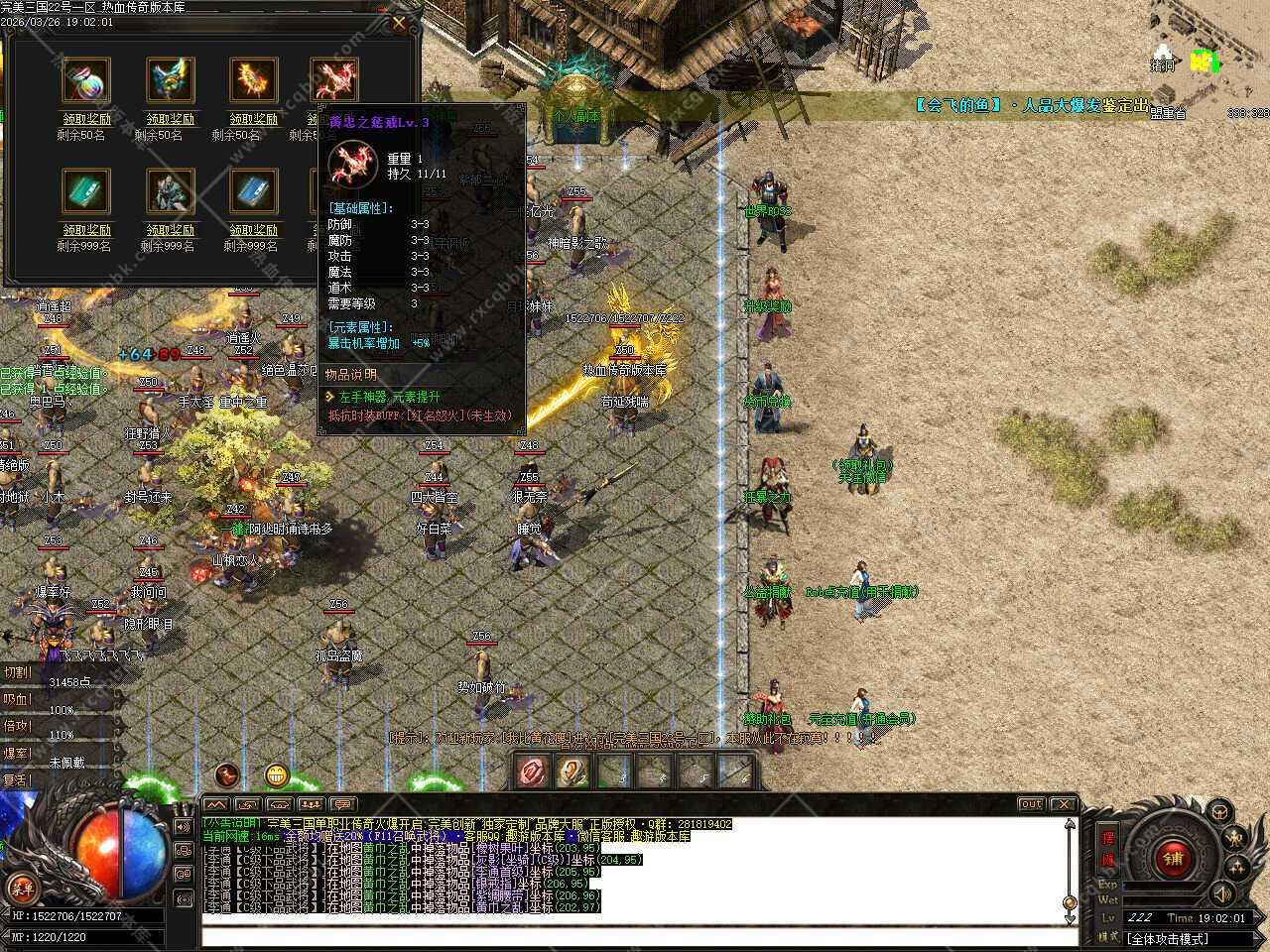This screenshot has height=952, width=1270.
Task: Claim reward under the winged armor icon
Action: [x=171, y=119]
